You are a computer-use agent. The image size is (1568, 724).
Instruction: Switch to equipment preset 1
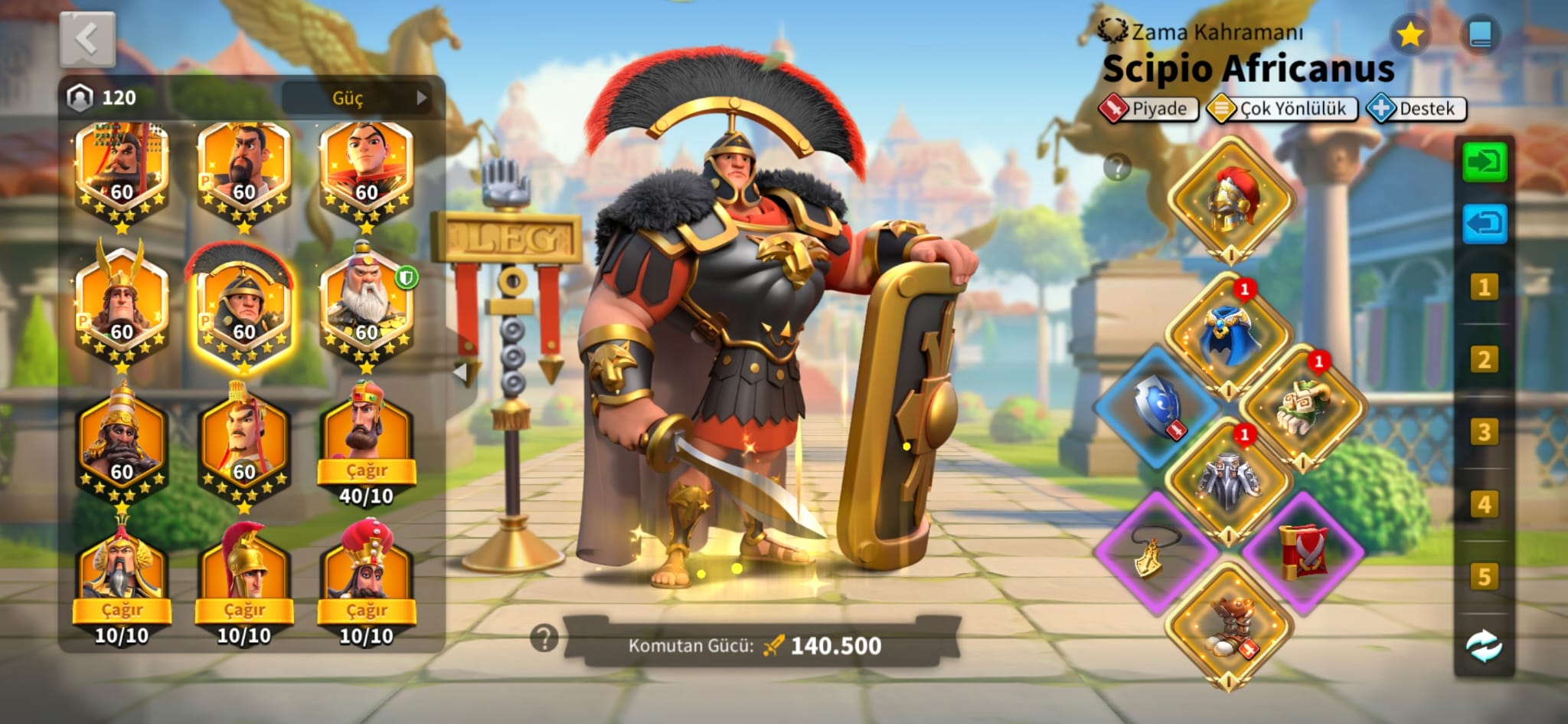[1484, 287]
